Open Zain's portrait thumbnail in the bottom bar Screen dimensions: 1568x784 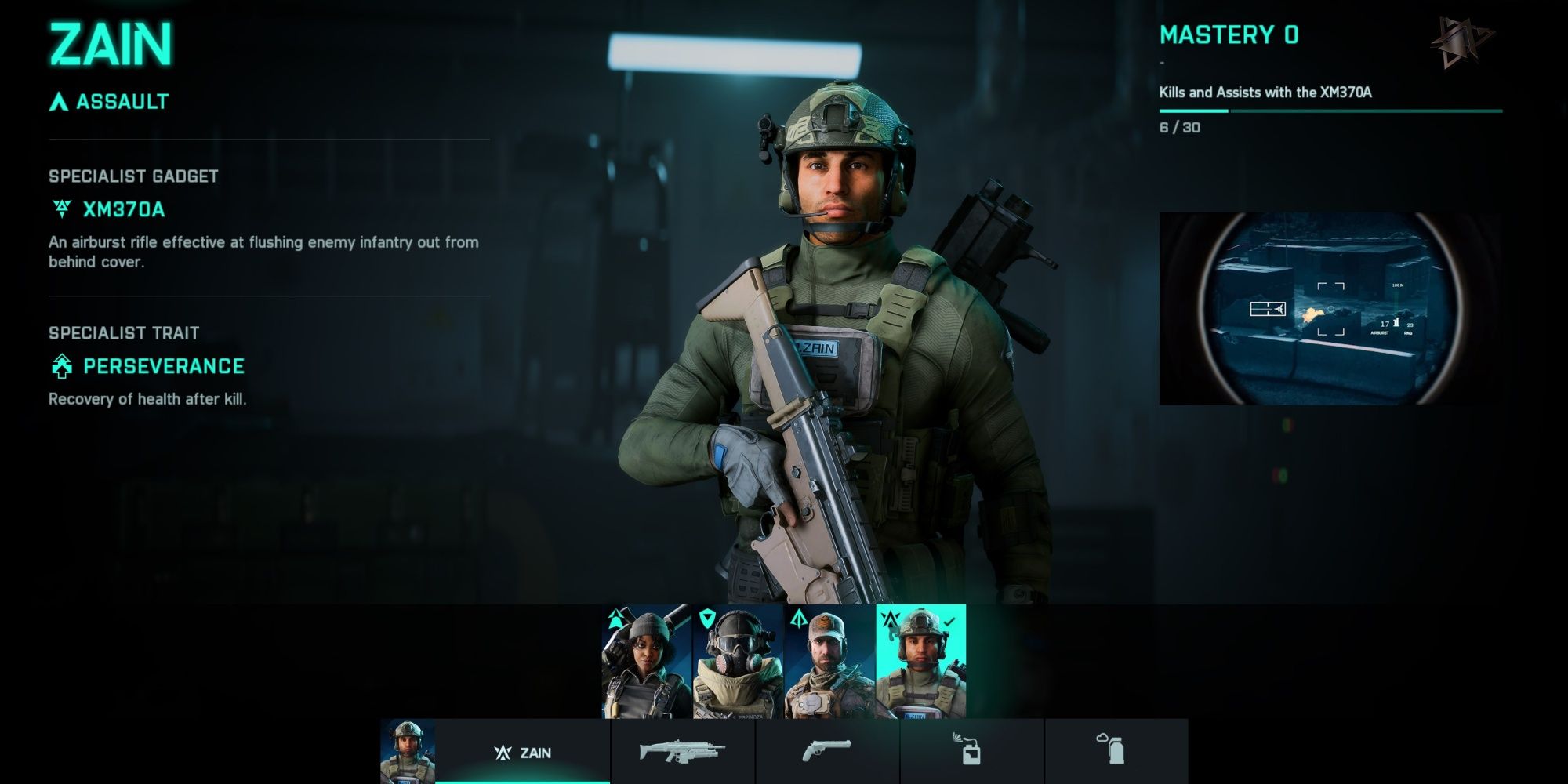point(407,750)
